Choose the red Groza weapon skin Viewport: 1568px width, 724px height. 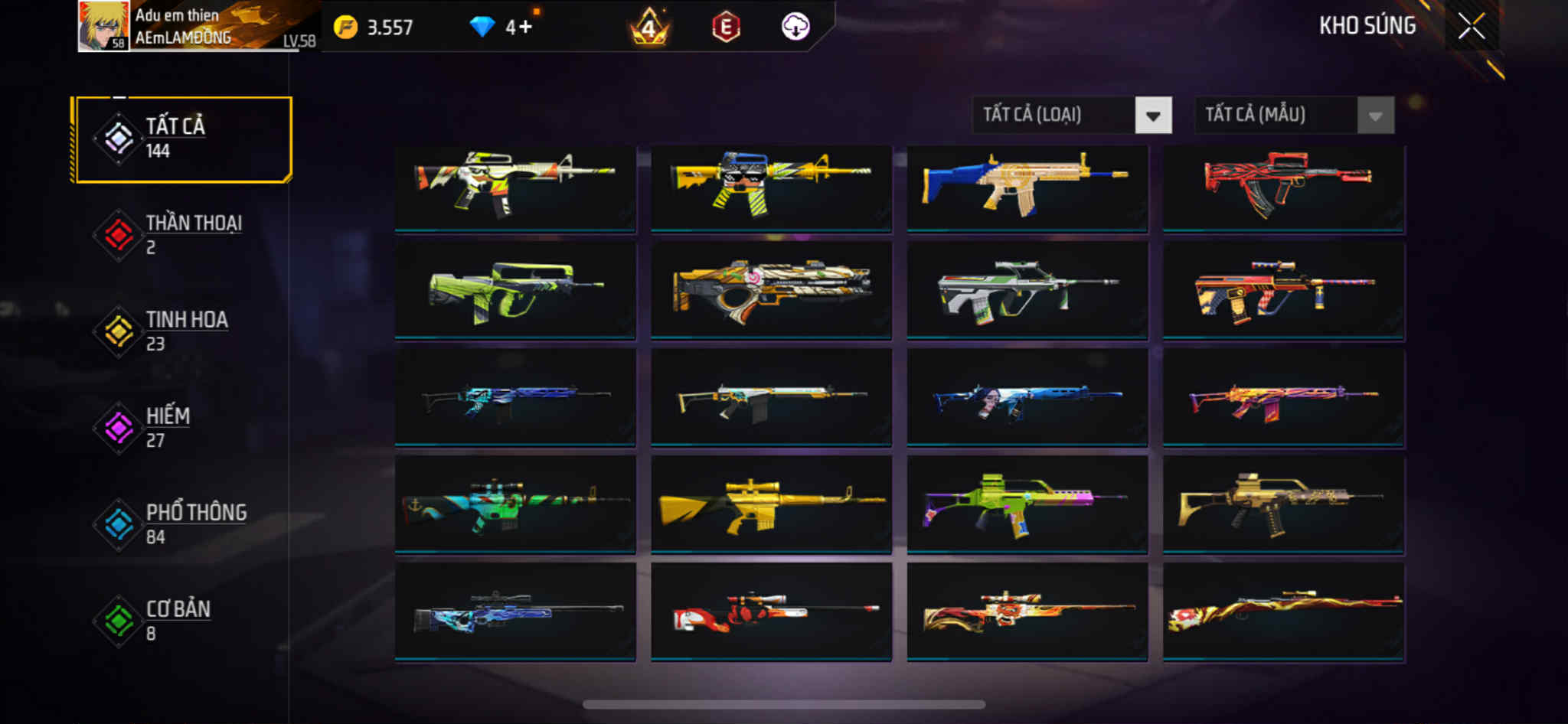coord(1283,187)
